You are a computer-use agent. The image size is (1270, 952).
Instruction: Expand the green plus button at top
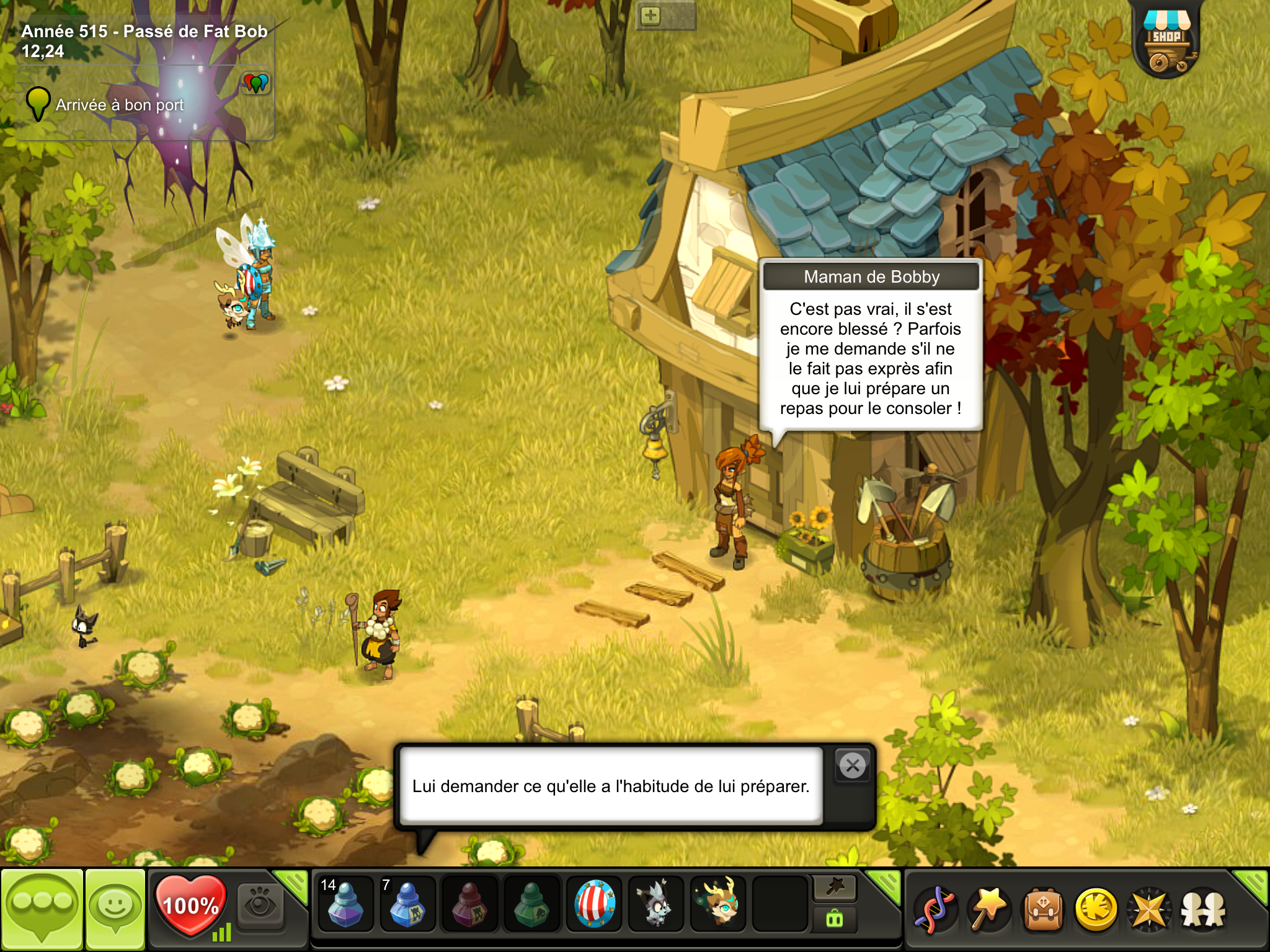(x=650, y=15)
